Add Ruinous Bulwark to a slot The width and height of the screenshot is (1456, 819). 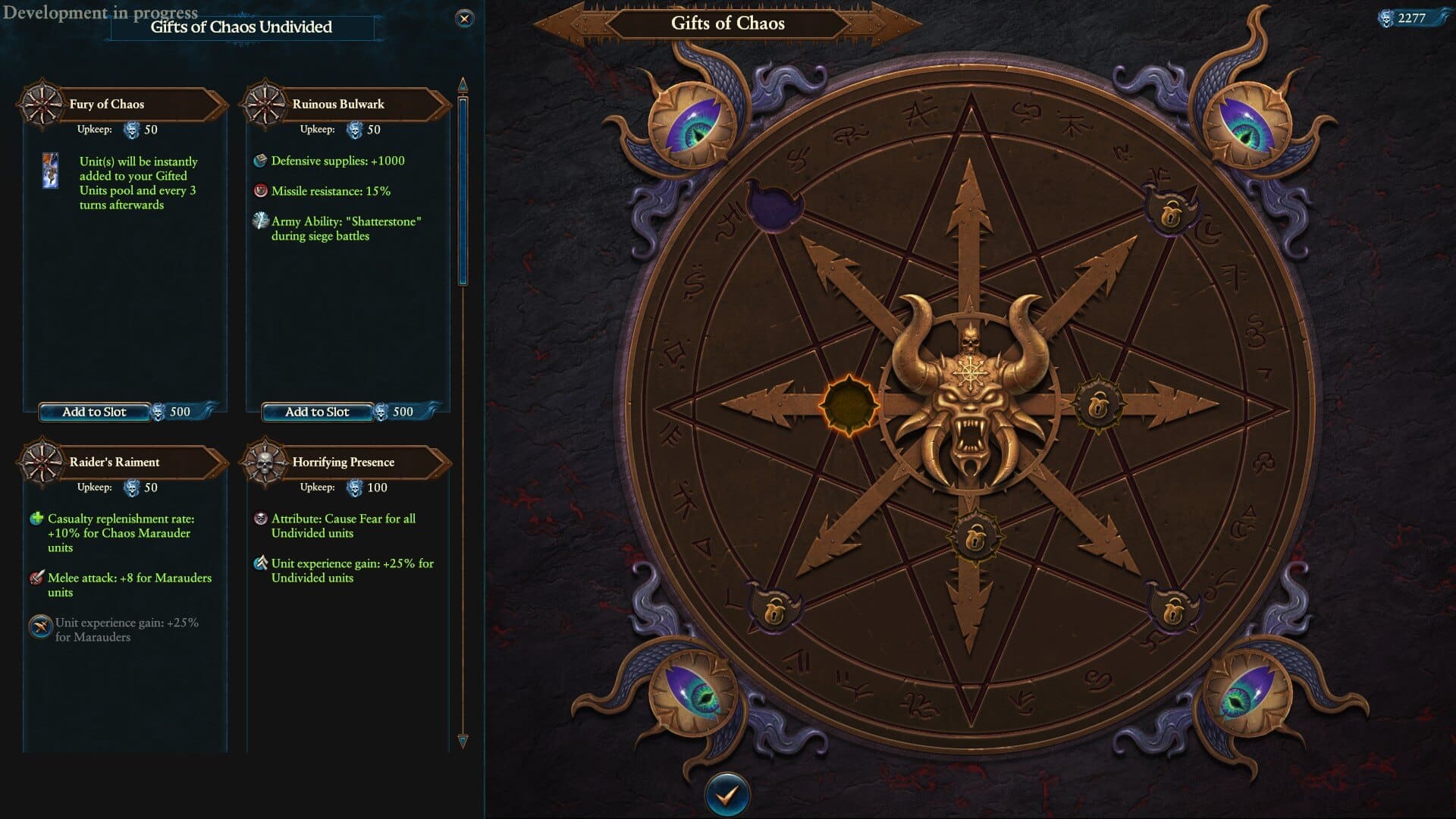[317, 412]
